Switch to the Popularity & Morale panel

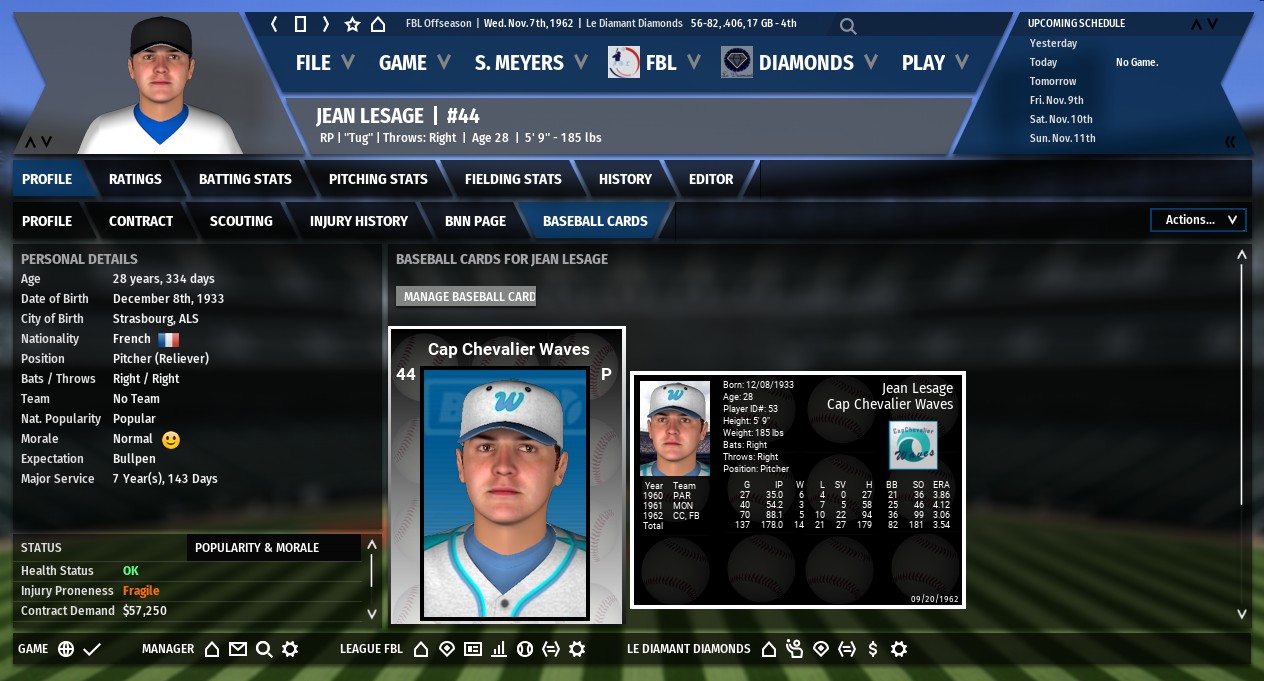(257, 547)
